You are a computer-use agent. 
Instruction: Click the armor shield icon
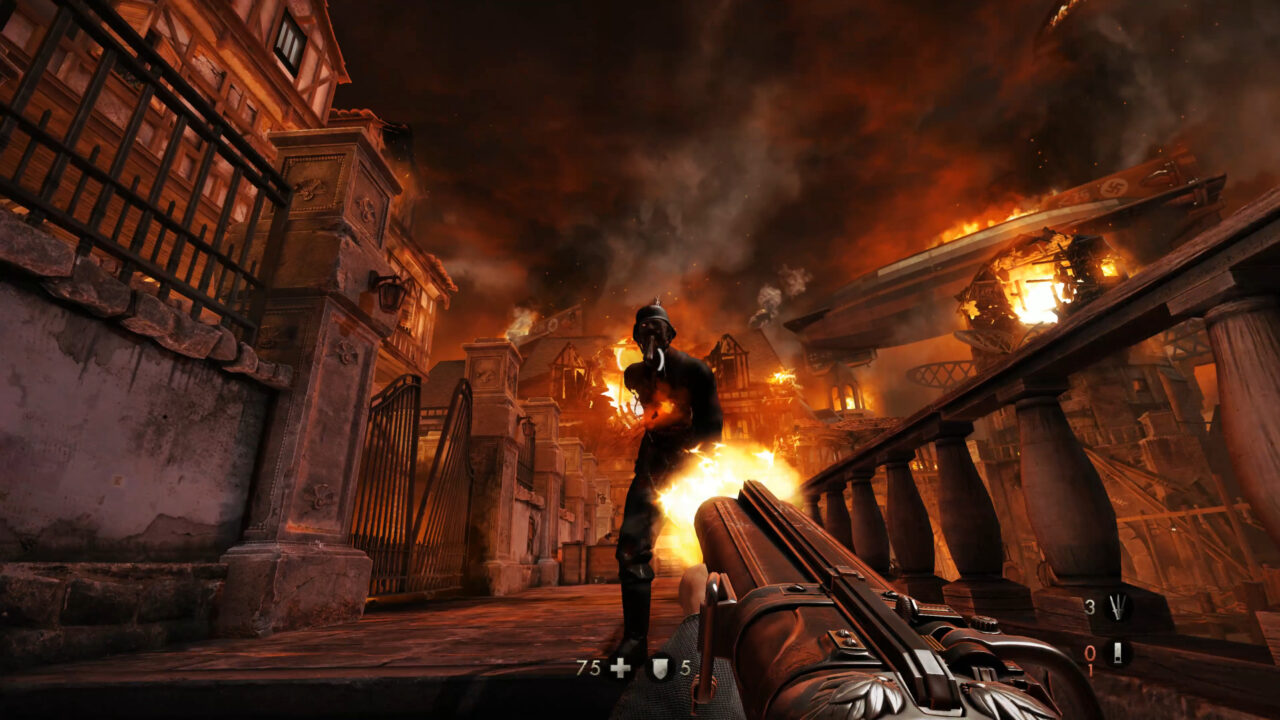(660, 667)
